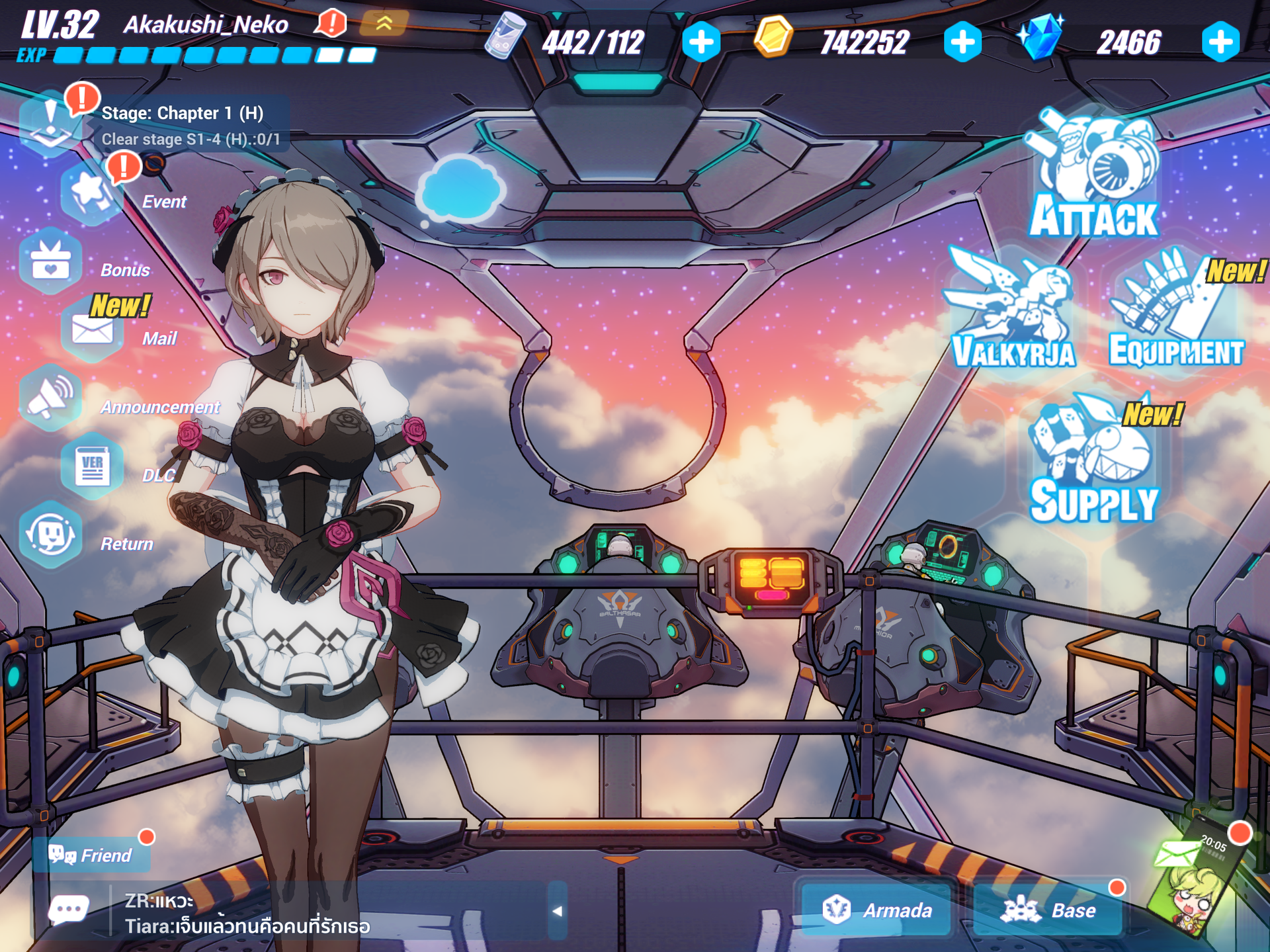
Task: Open the Valkyrja menu
Action: click(1012, 311)
